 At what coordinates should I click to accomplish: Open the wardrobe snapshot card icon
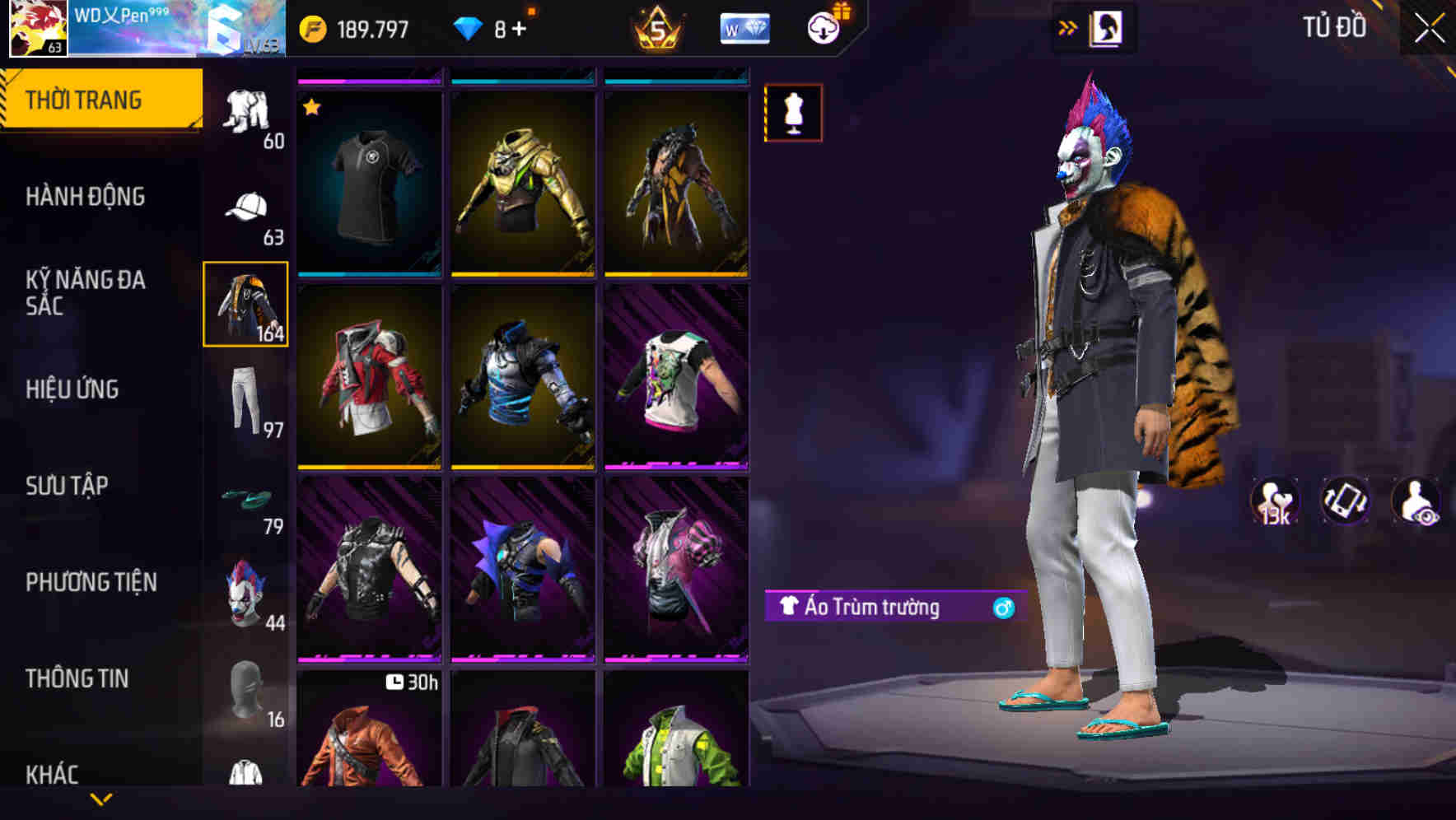pyautogui.click(x=1107, y=26)
